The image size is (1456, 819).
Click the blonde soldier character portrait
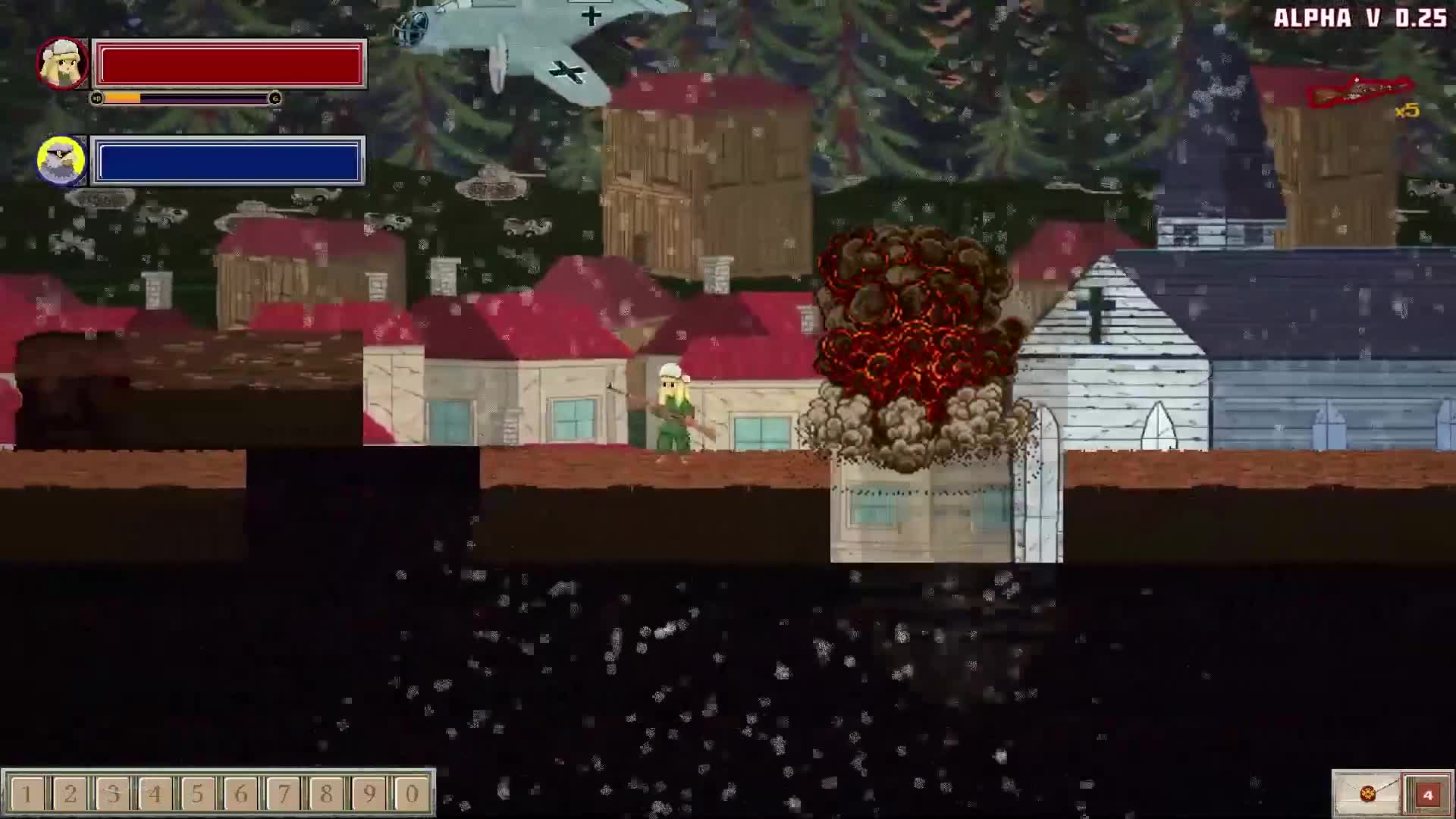pyautogui.click(x=63, y=62)
